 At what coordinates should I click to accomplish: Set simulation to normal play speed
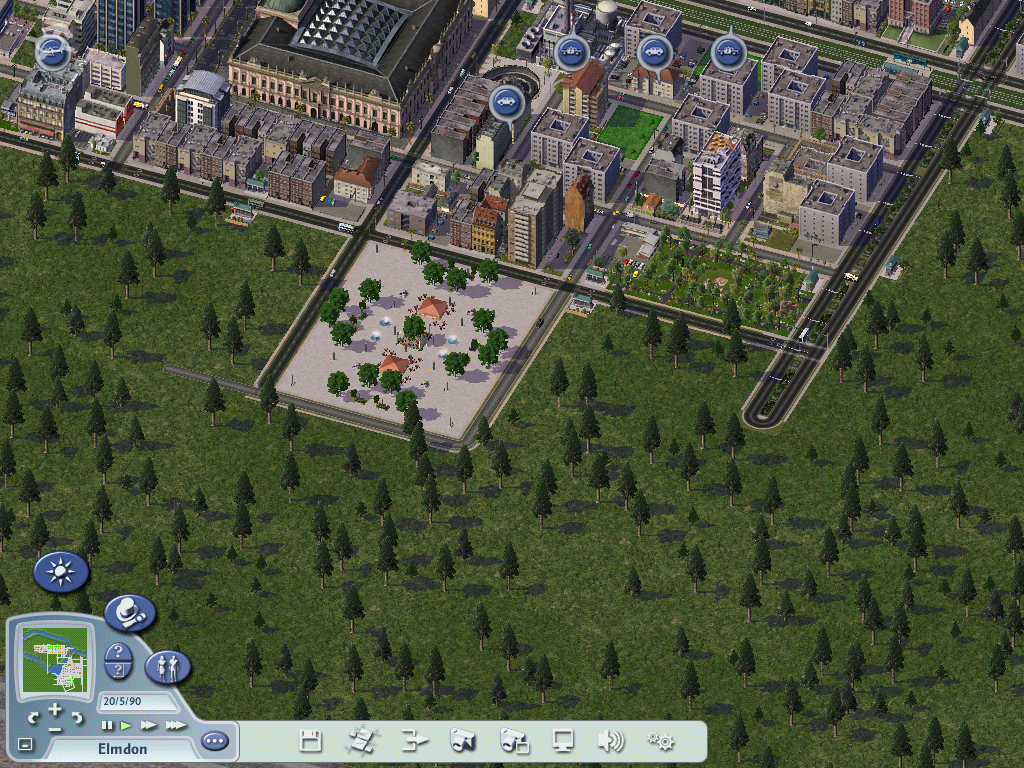pos(126,725)
